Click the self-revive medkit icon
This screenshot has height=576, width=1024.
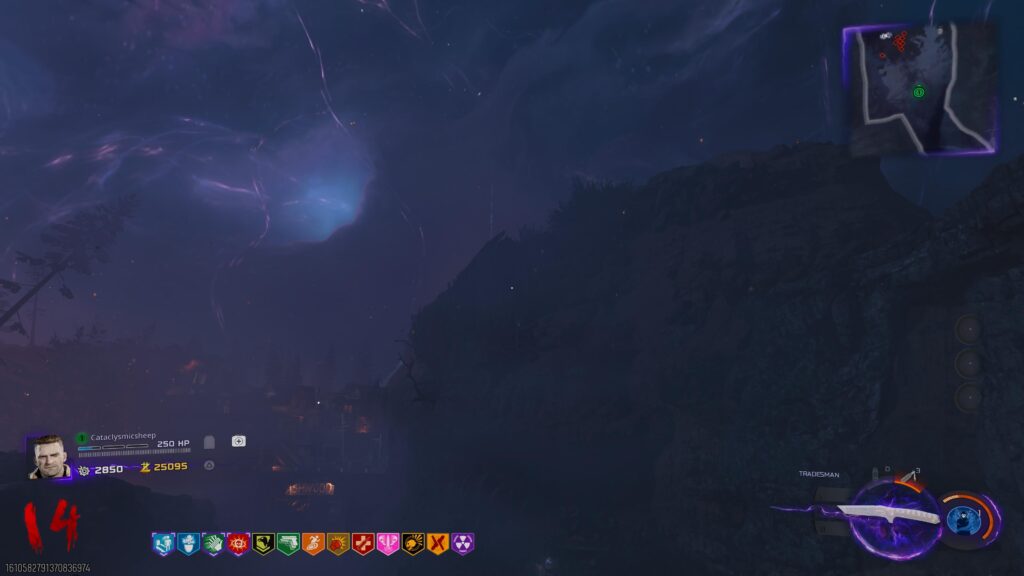click(238, 441)
